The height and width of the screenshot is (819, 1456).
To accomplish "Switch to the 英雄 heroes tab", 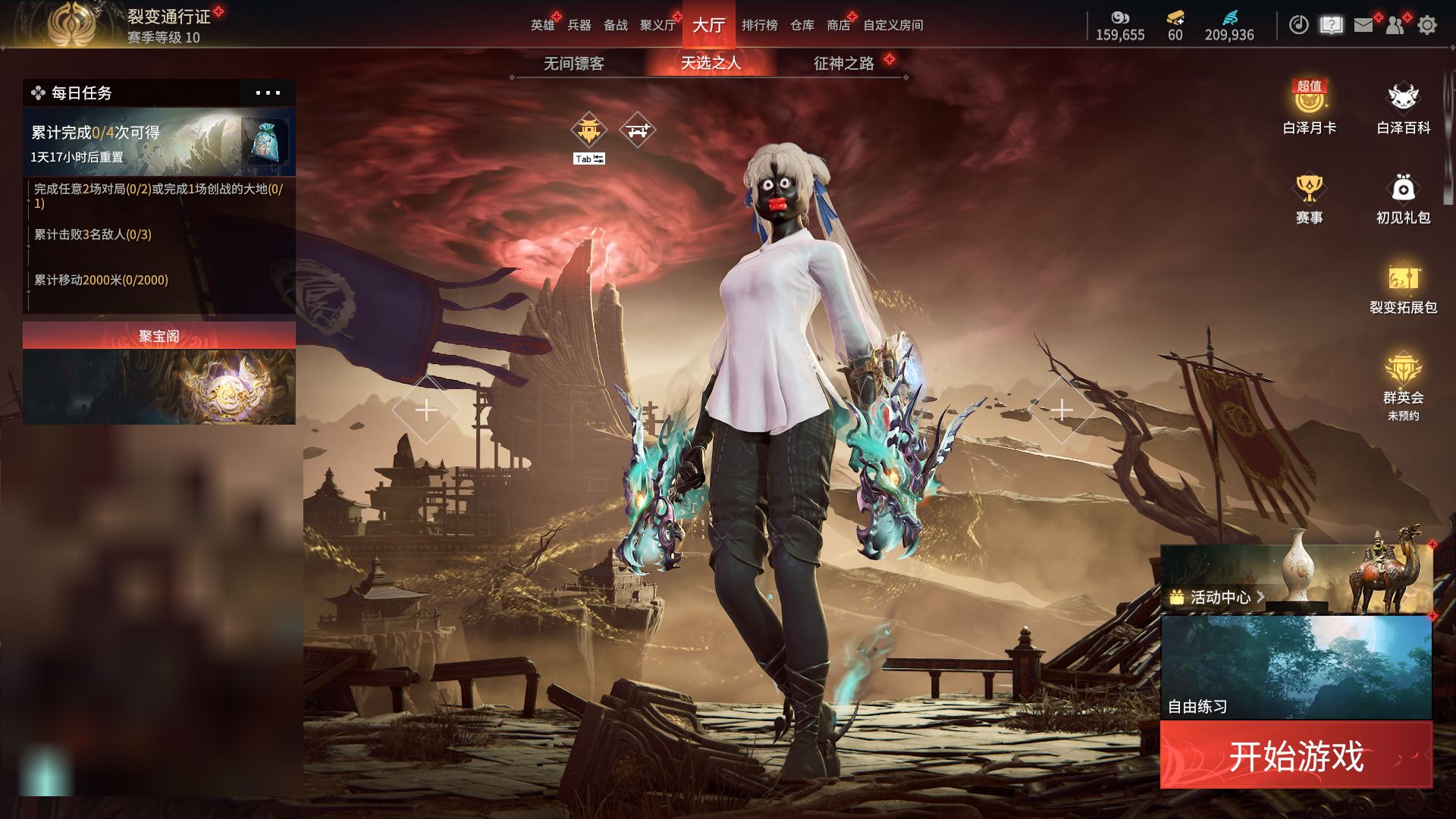I will pyautogui.click(x=542, y=25).
